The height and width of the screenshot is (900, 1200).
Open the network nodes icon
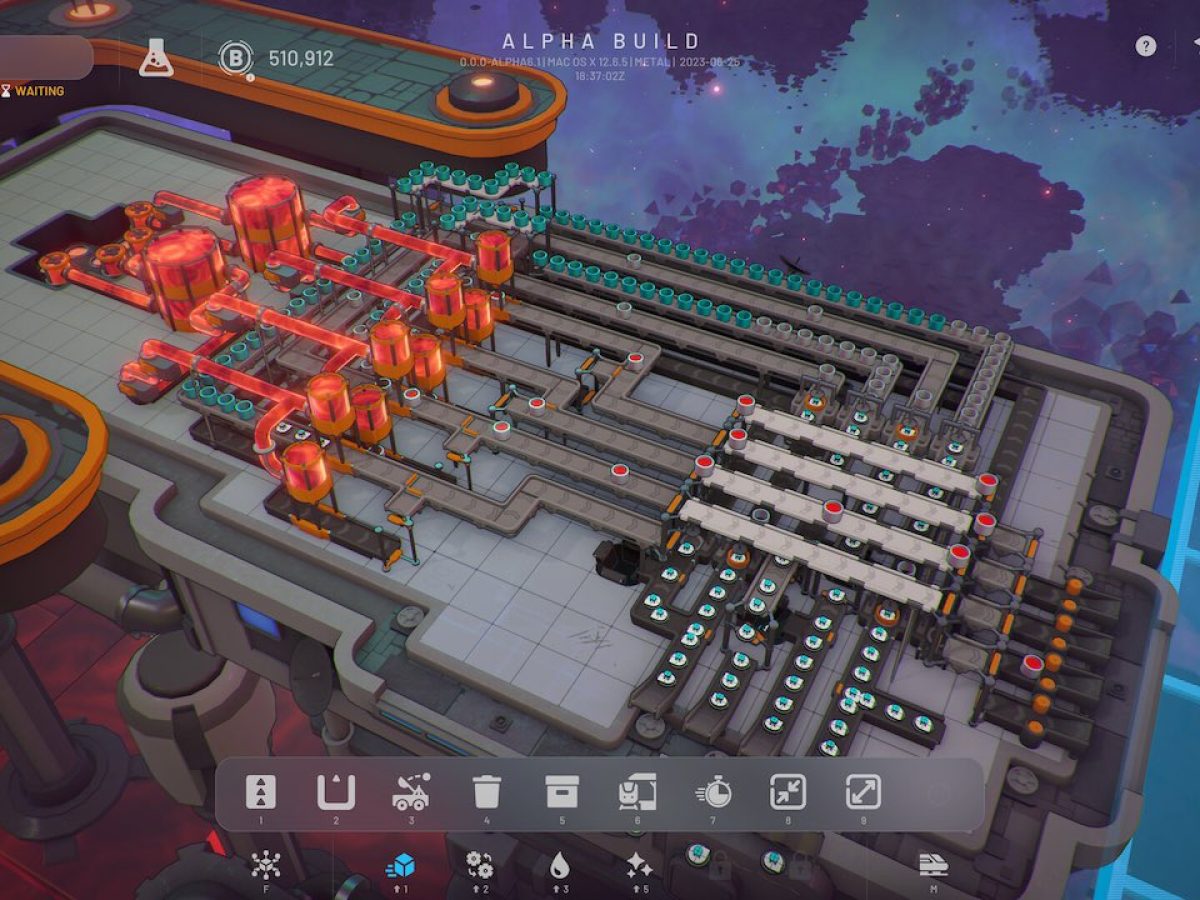tap(265, 865)
